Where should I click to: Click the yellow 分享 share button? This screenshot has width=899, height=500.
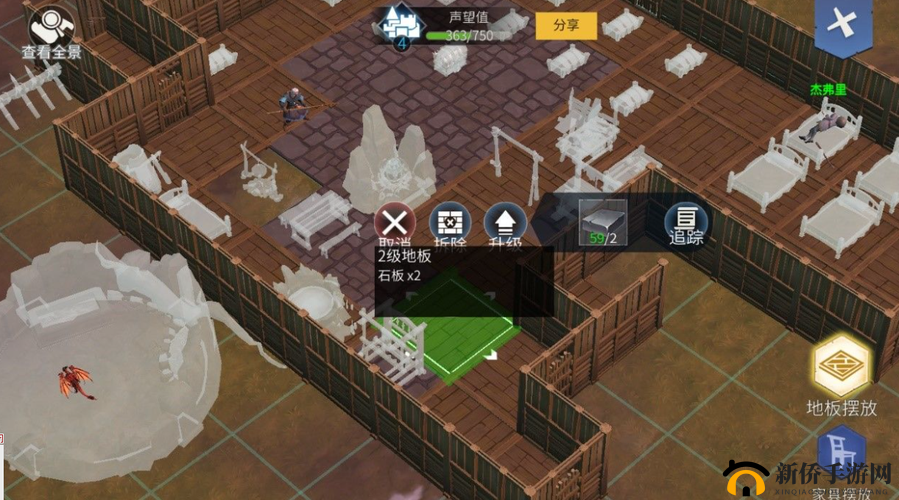(566, 26)
